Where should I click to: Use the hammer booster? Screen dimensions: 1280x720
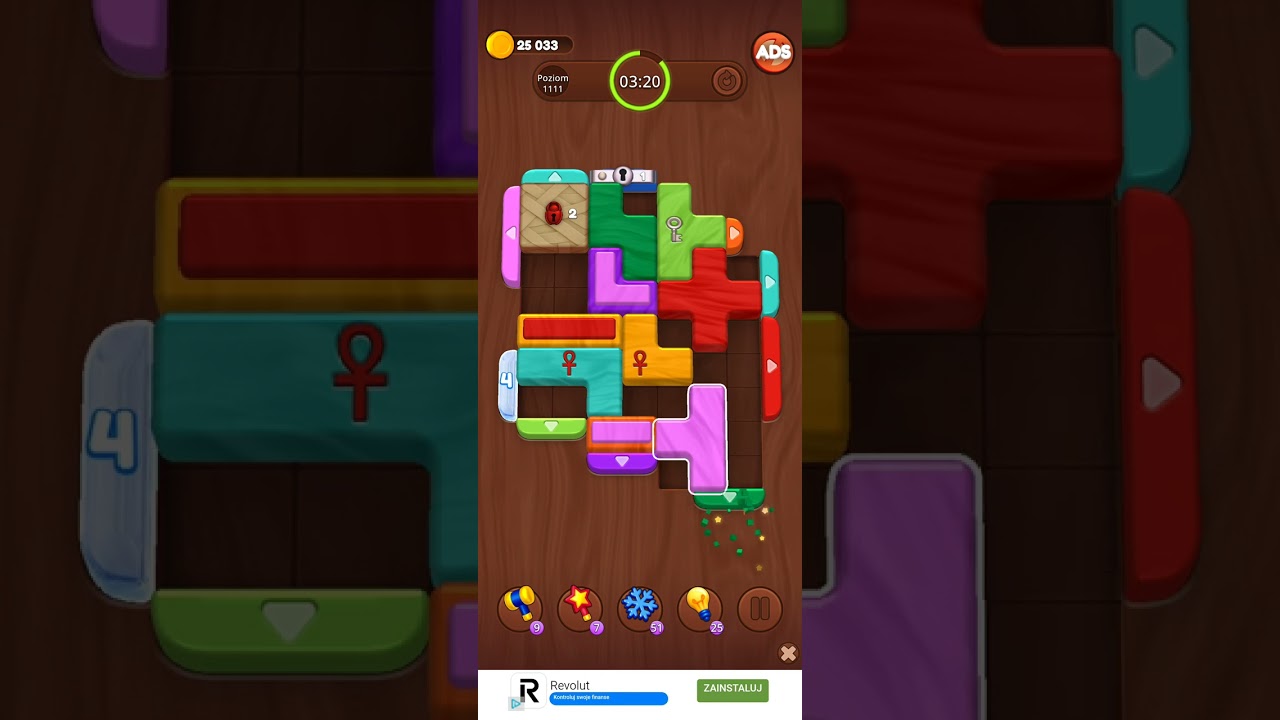(520, 608)
